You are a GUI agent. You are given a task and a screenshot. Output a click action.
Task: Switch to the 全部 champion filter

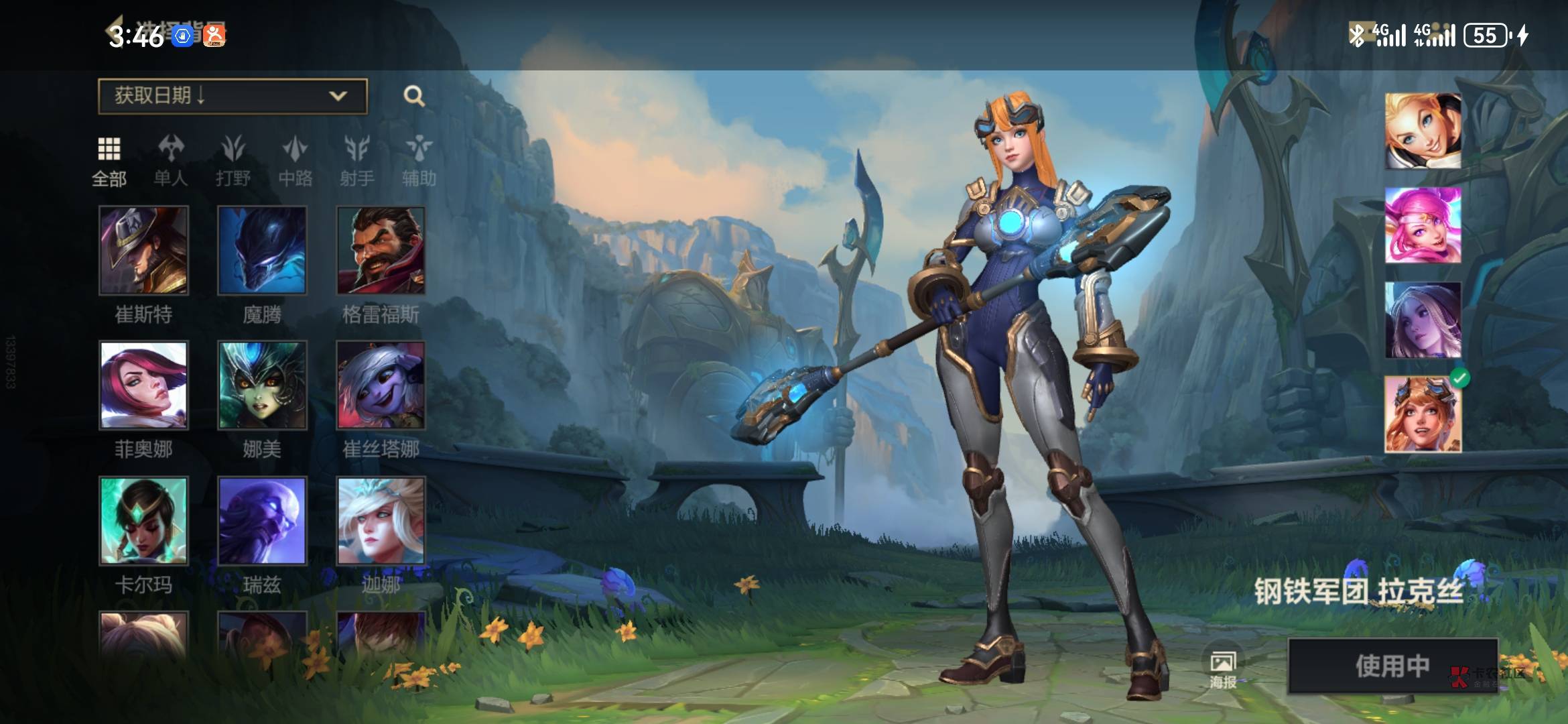point(109,160)
